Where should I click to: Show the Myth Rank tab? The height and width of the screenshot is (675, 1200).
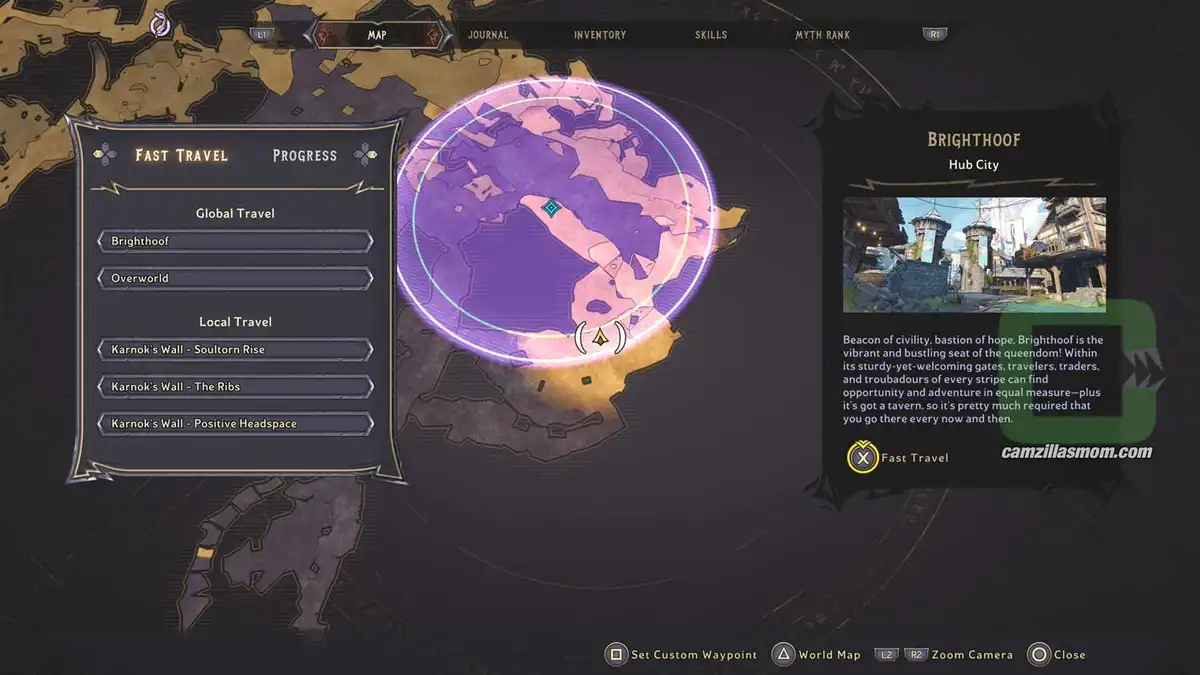pos(822,35)
